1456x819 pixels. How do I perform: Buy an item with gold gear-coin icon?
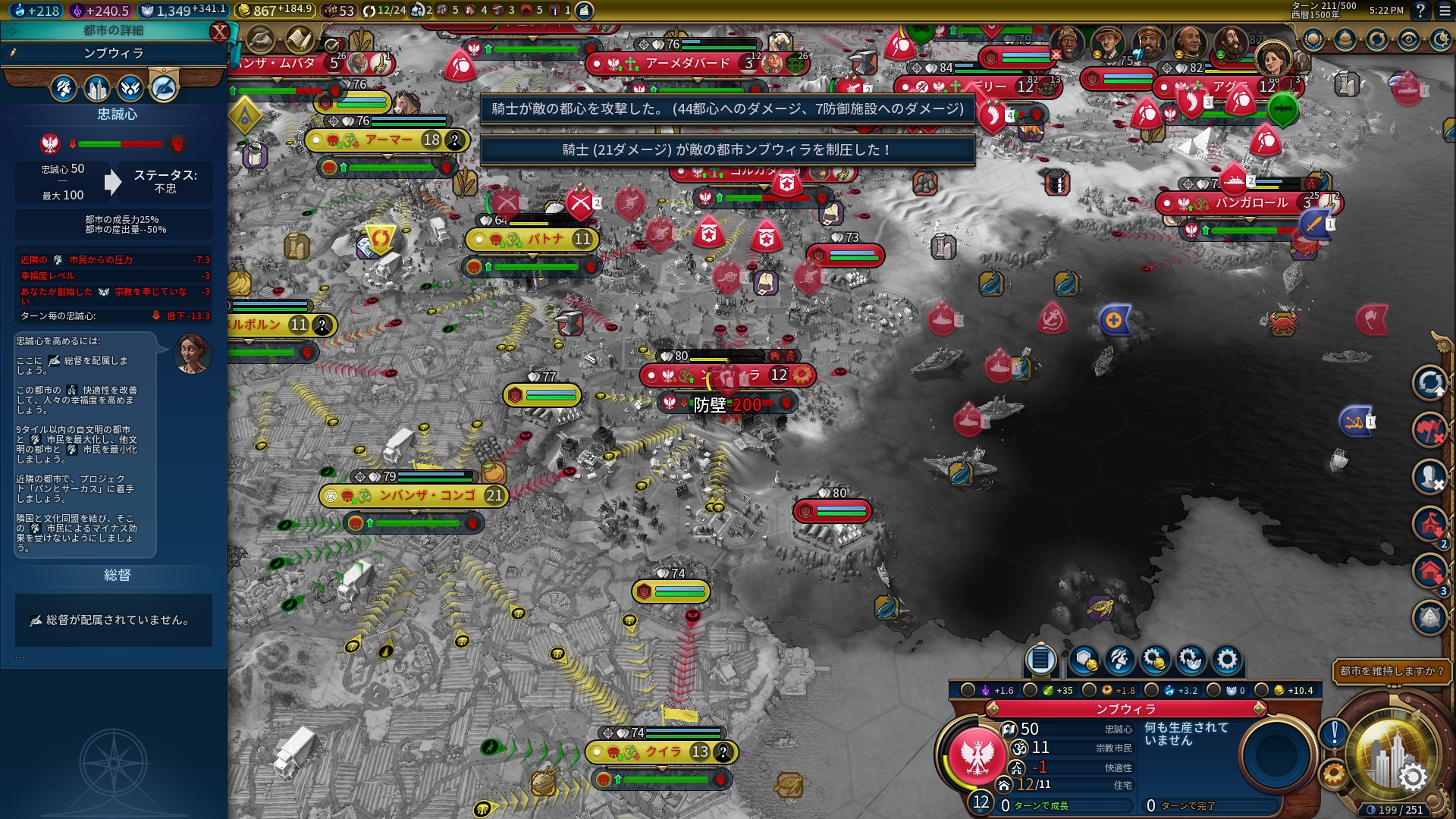coord(1155,660)
